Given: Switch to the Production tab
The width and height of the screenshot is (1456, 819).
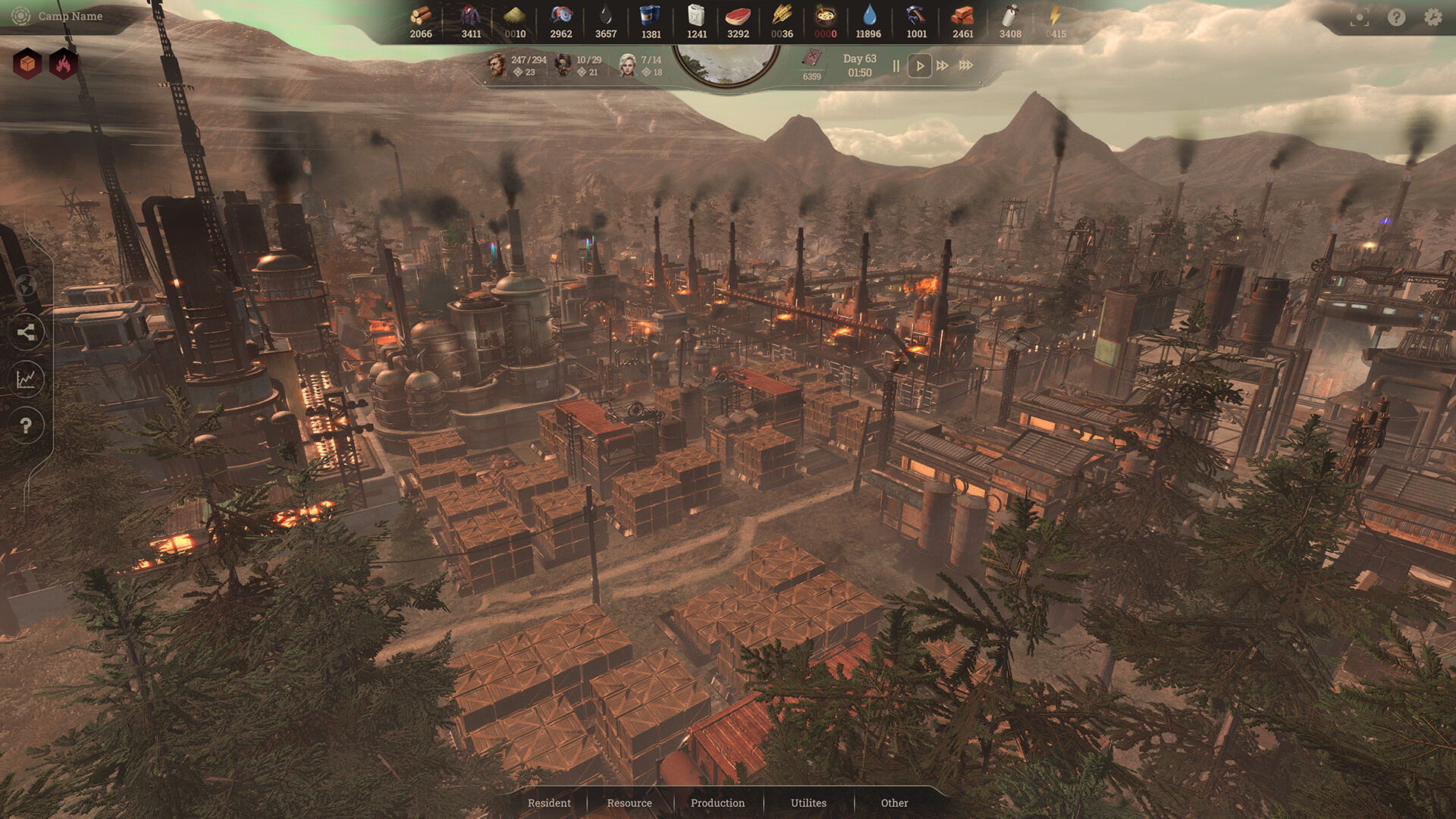Looking at the screenshot, I should click(x=717, y=802).
